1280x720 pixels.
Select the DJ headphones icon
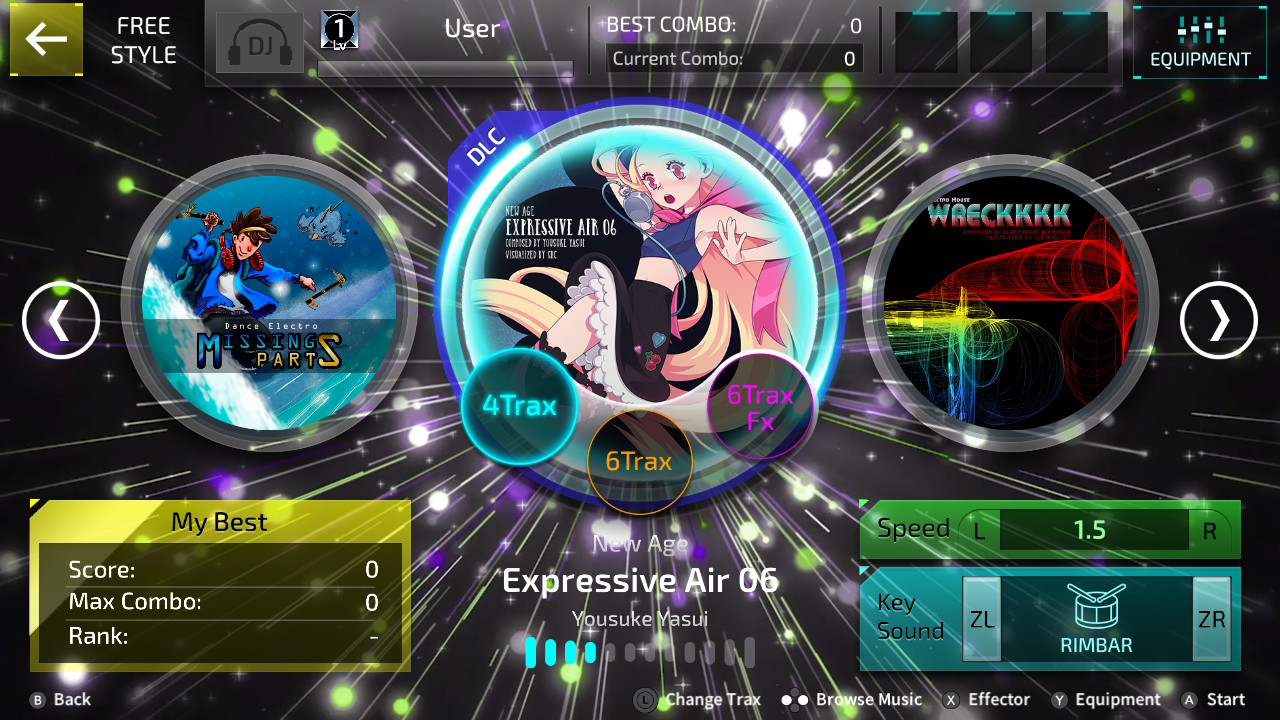[x=259, y=42]
